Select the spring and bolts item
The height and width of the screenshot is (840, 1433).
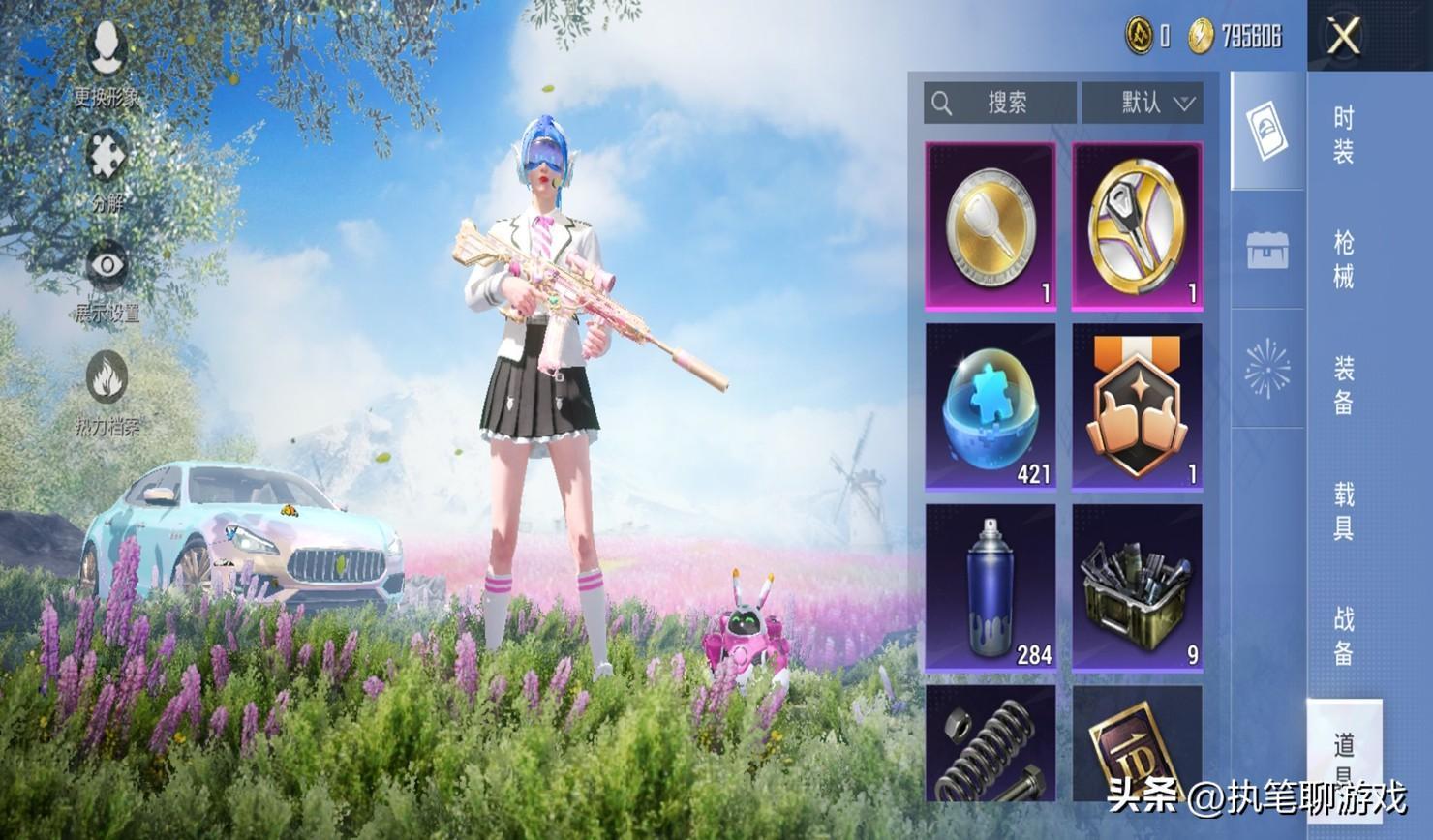click(991, 745)
